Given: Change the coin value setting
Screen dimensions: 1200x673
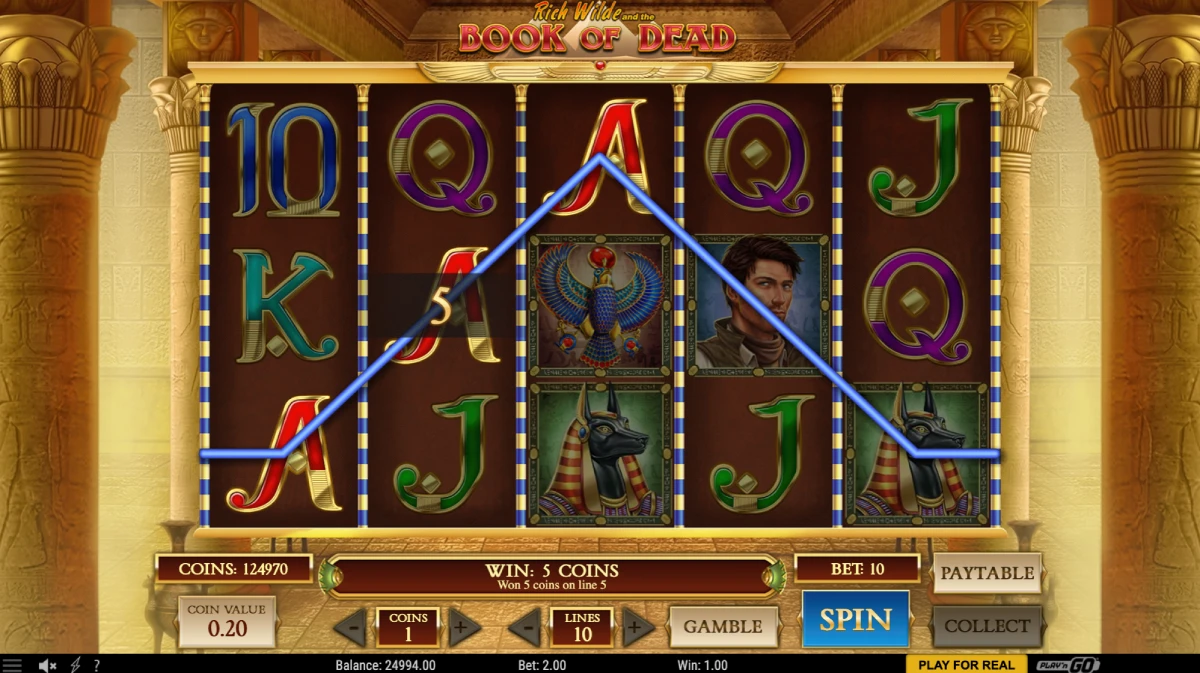Looking at the screenshot, I should pos(226,622).
